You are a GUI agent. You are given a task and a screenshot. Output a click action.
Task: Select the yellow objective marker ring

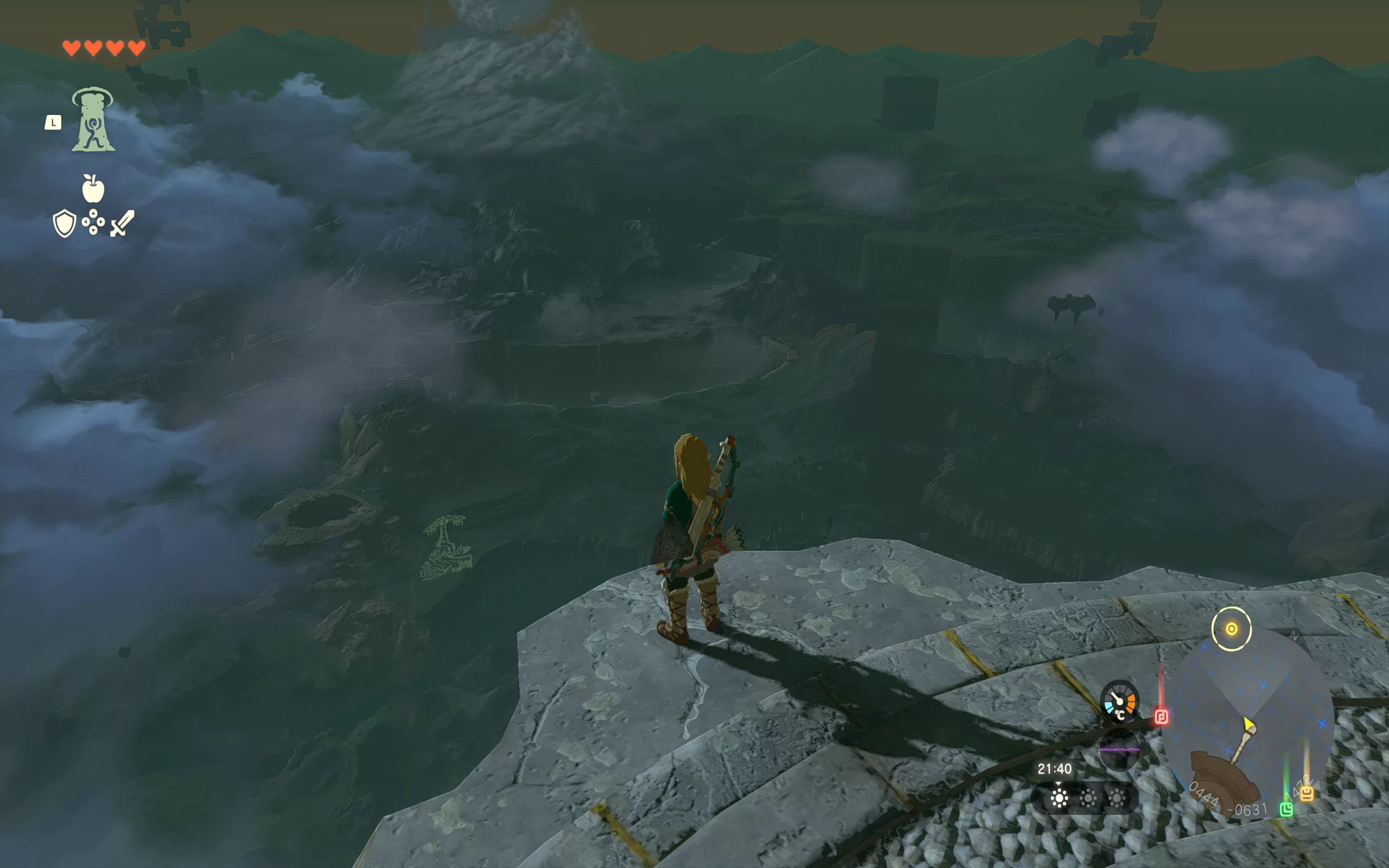click(1231, 629)
